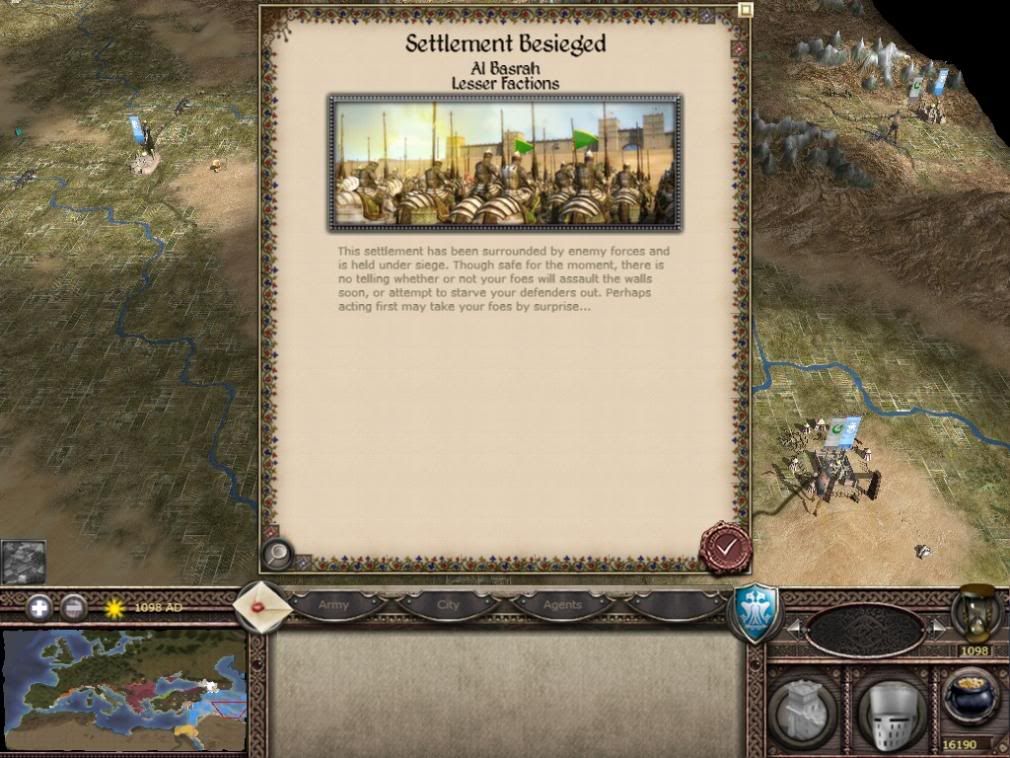1010x758 pixels.
Task: Open the recruitment helmet button
Action: (x=890, y=712)
